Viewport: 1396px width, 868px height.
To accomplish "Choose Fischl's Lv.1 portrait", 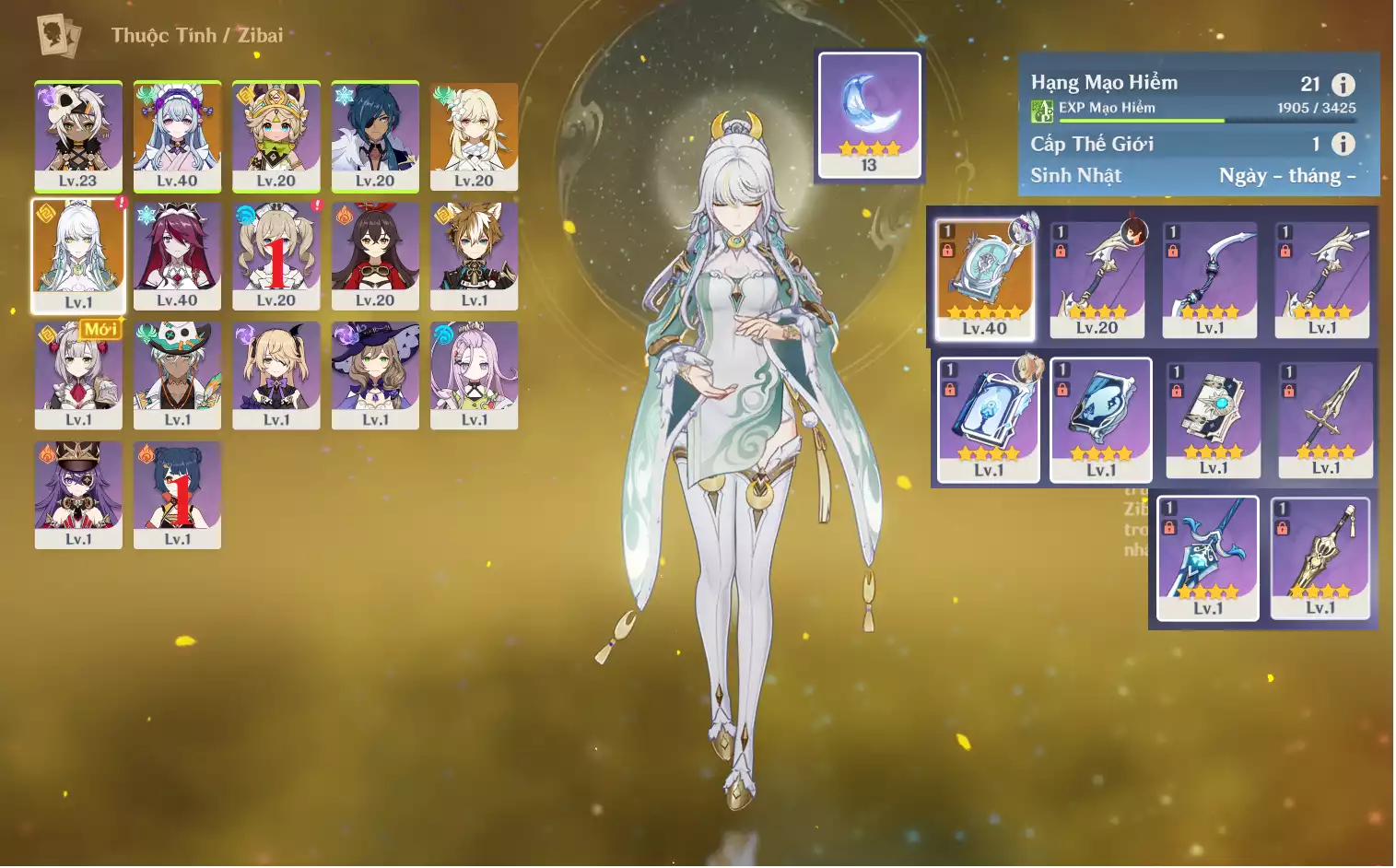I will [x=276, y=374].
